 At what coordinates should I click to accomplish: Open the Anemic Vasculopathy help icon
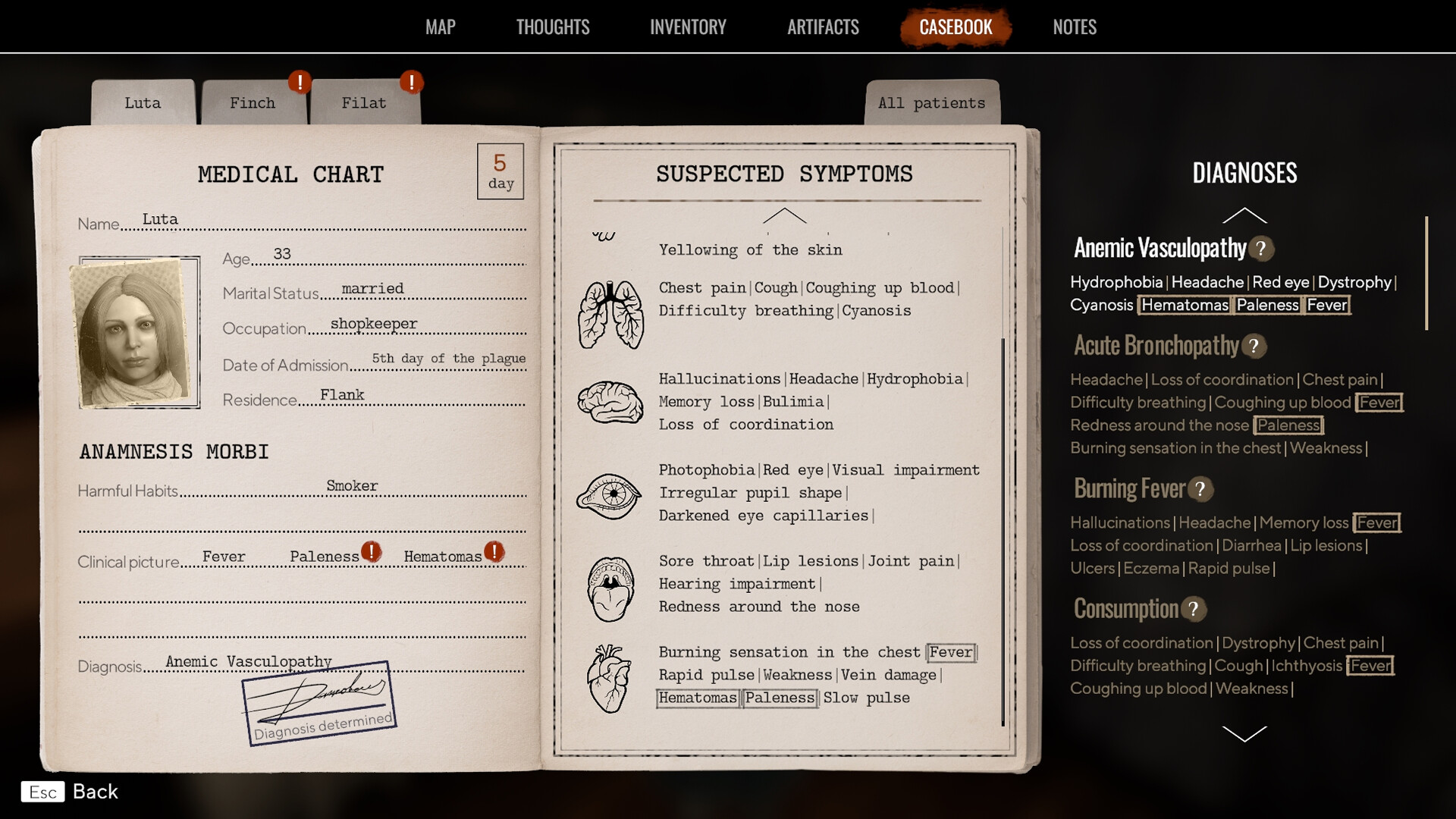(1262, 249)
